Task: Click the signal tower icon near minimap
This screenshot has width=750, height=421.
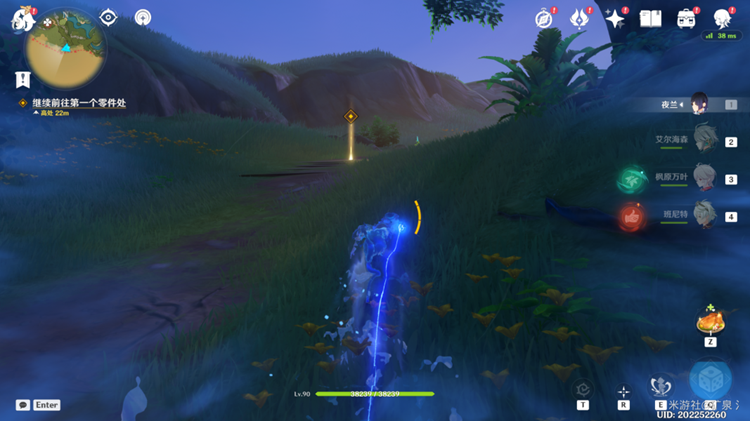Action: (x=143, y=17)
